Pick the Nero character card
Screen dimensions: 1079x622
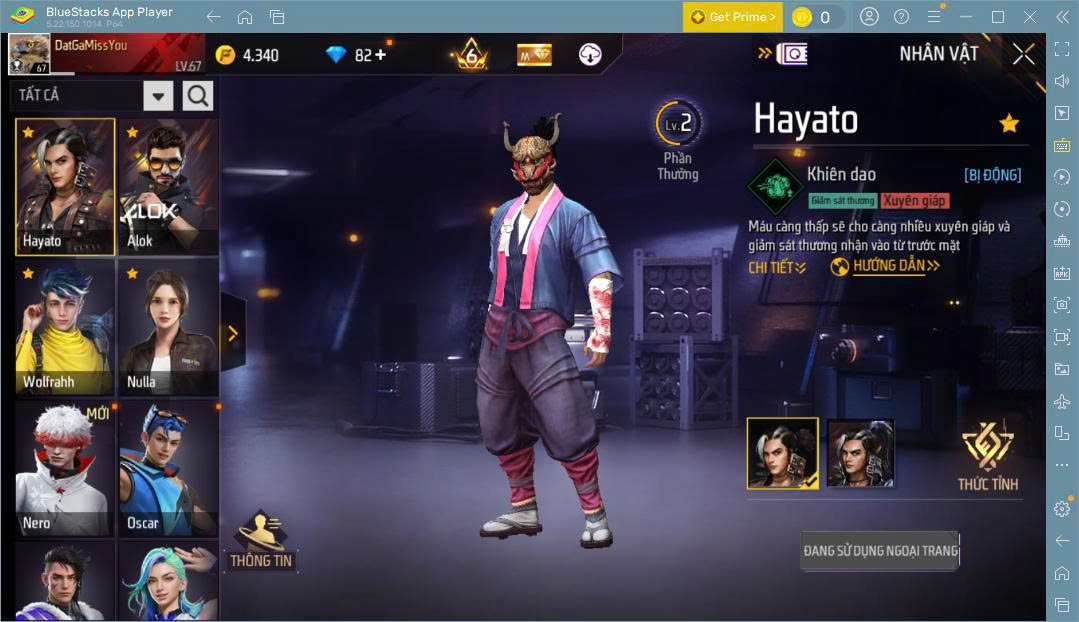65,468
